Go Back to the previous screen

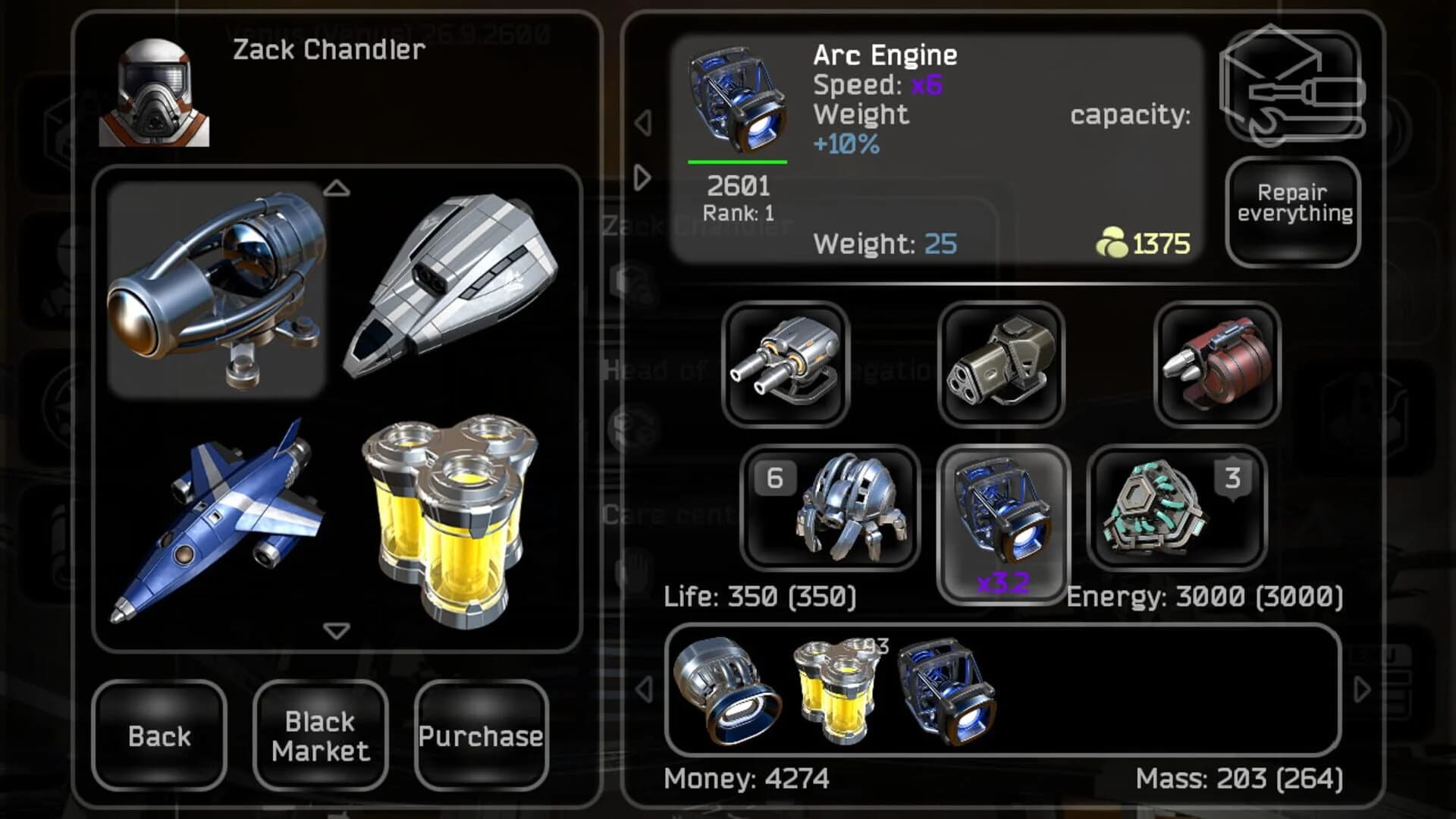coord(158,737)
